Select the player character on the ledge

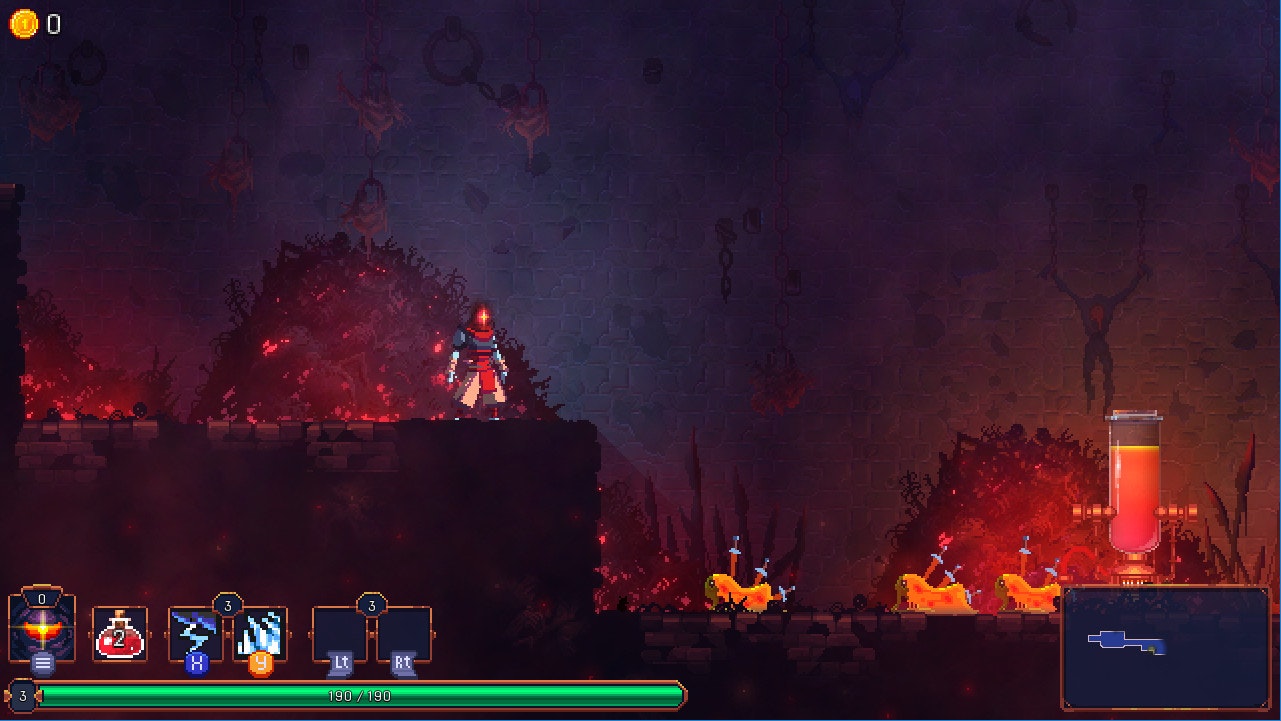tap(480, 360)
